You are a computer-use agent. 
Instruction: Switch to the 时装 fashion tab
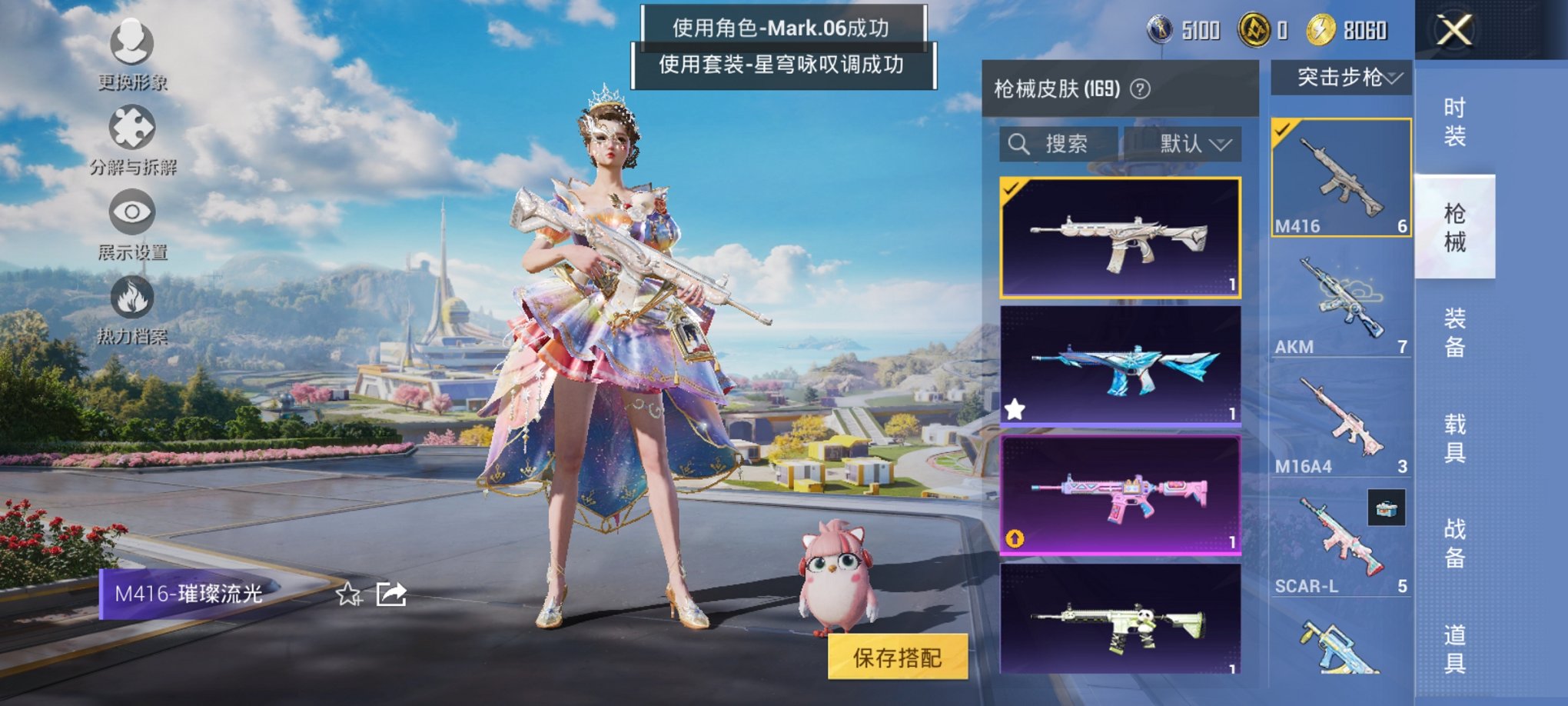[x=1455, y=123]
